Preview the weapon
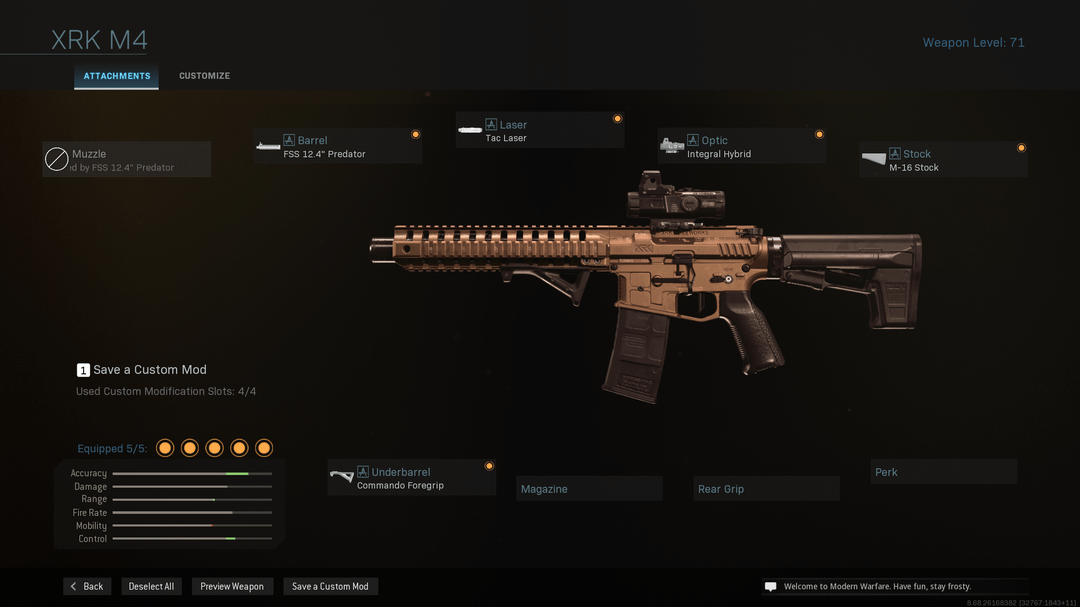Viewport: 1080px width, 607px height. [x=232, y=586]
